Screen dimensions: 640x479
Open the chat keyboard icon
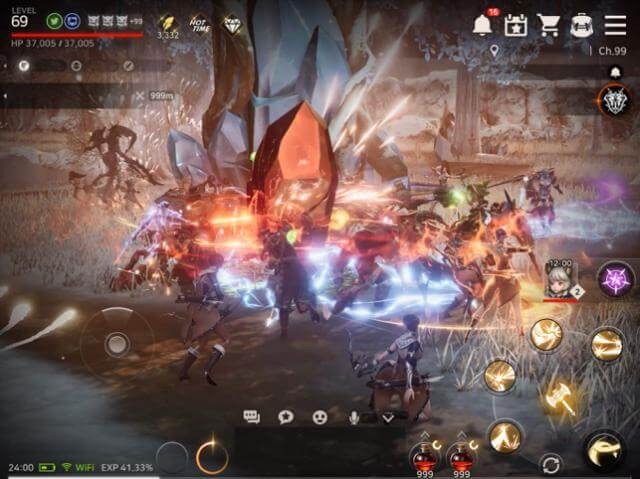point(252,417)
